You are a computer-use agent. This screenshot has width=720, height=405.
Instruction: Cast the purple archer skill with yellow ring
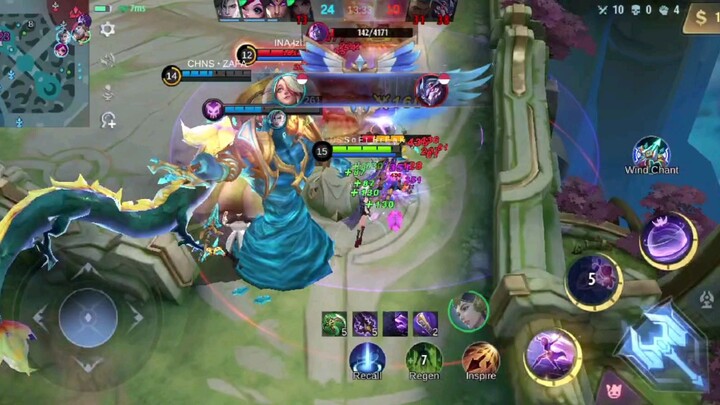pos(552,356)
